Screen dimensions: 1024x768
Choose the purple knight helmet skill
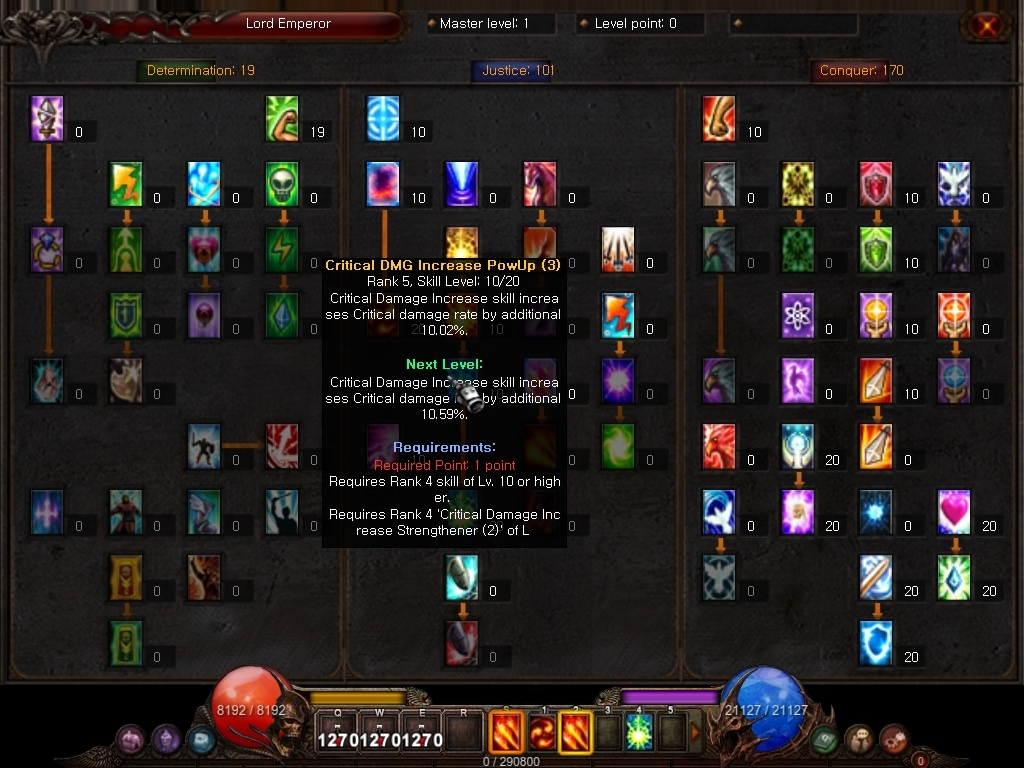pos(47,119)
